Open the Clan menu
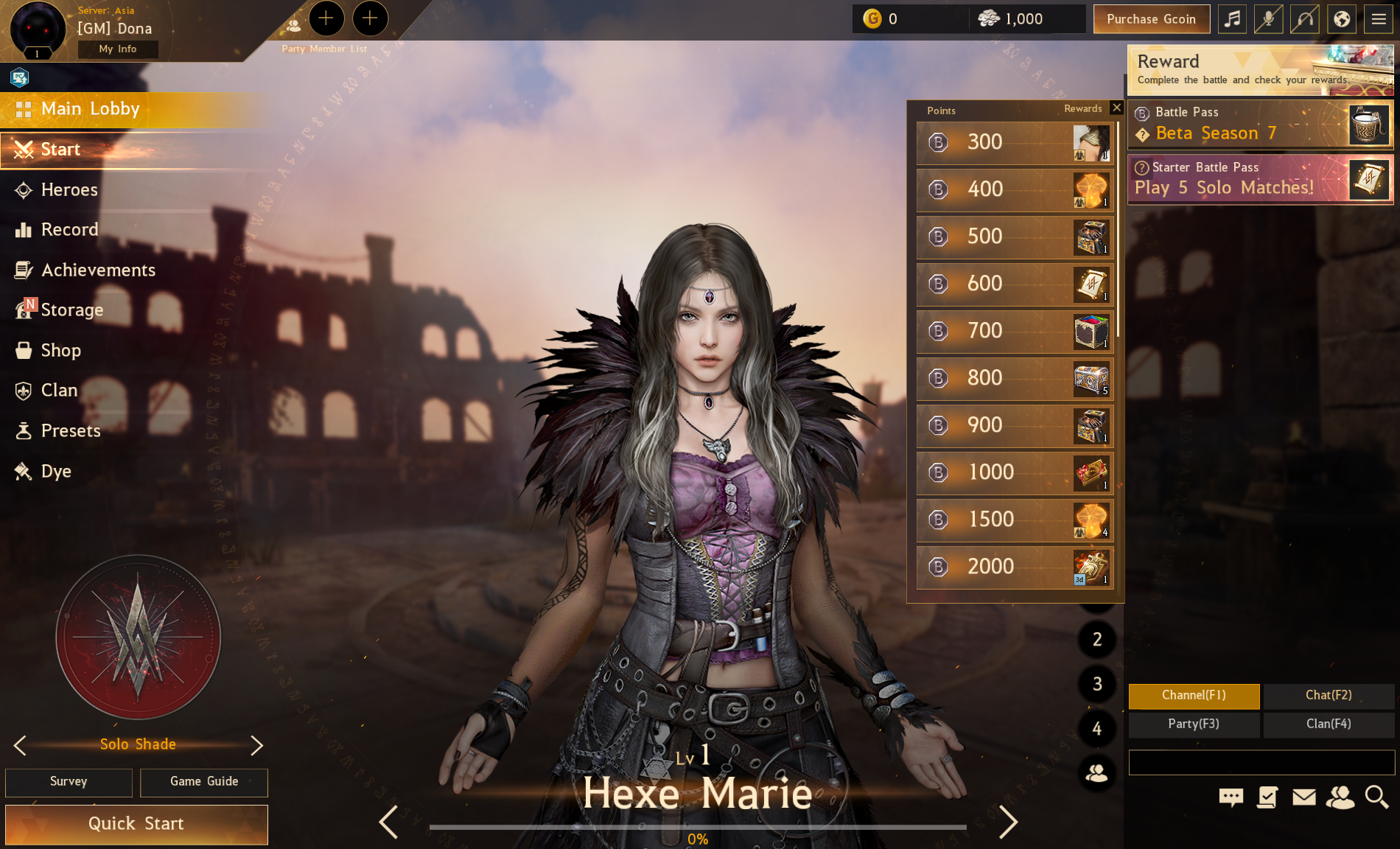 (59, 391)
